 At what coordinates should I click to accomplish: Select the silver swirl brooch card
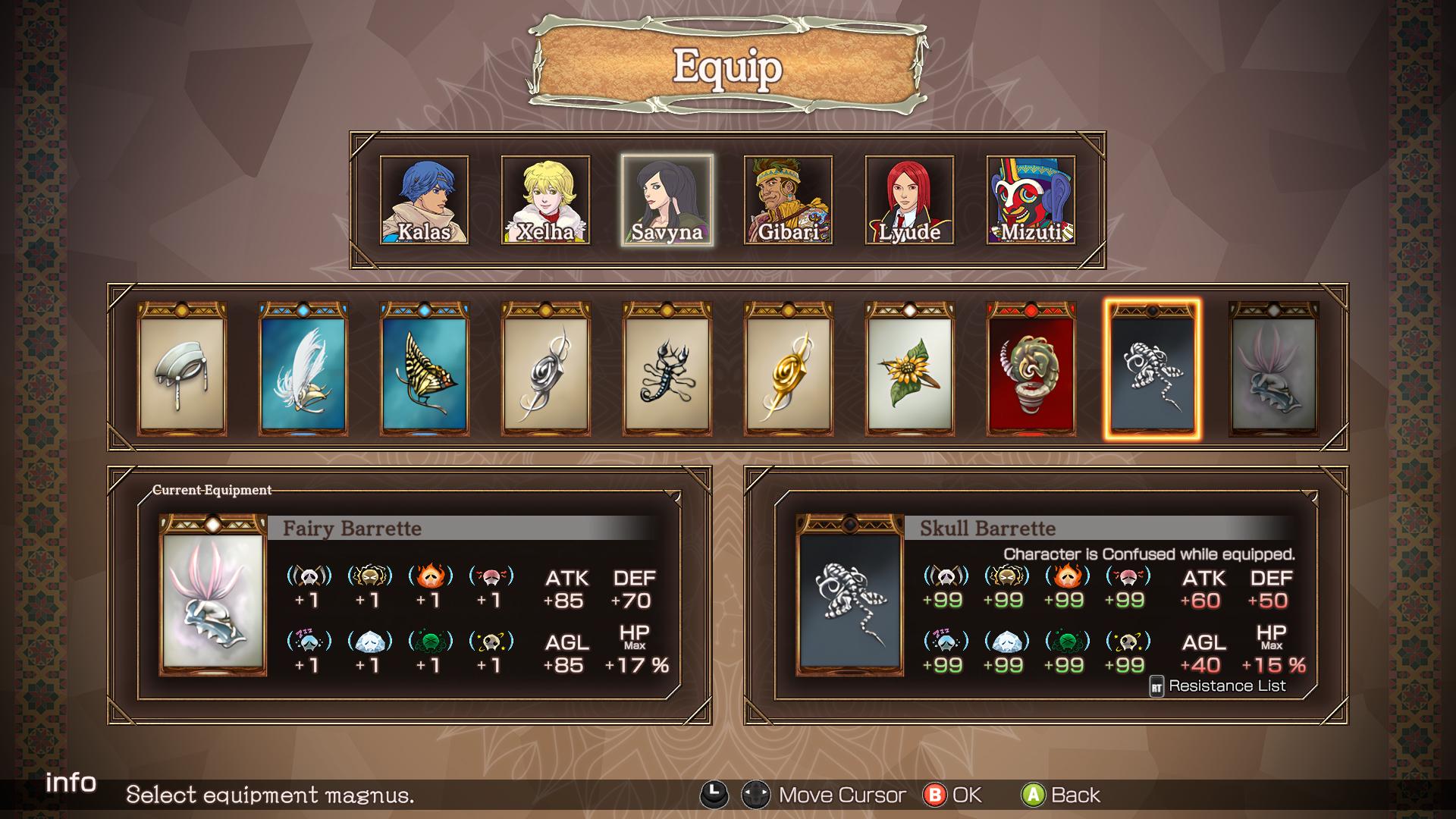(x=546, y=369)
